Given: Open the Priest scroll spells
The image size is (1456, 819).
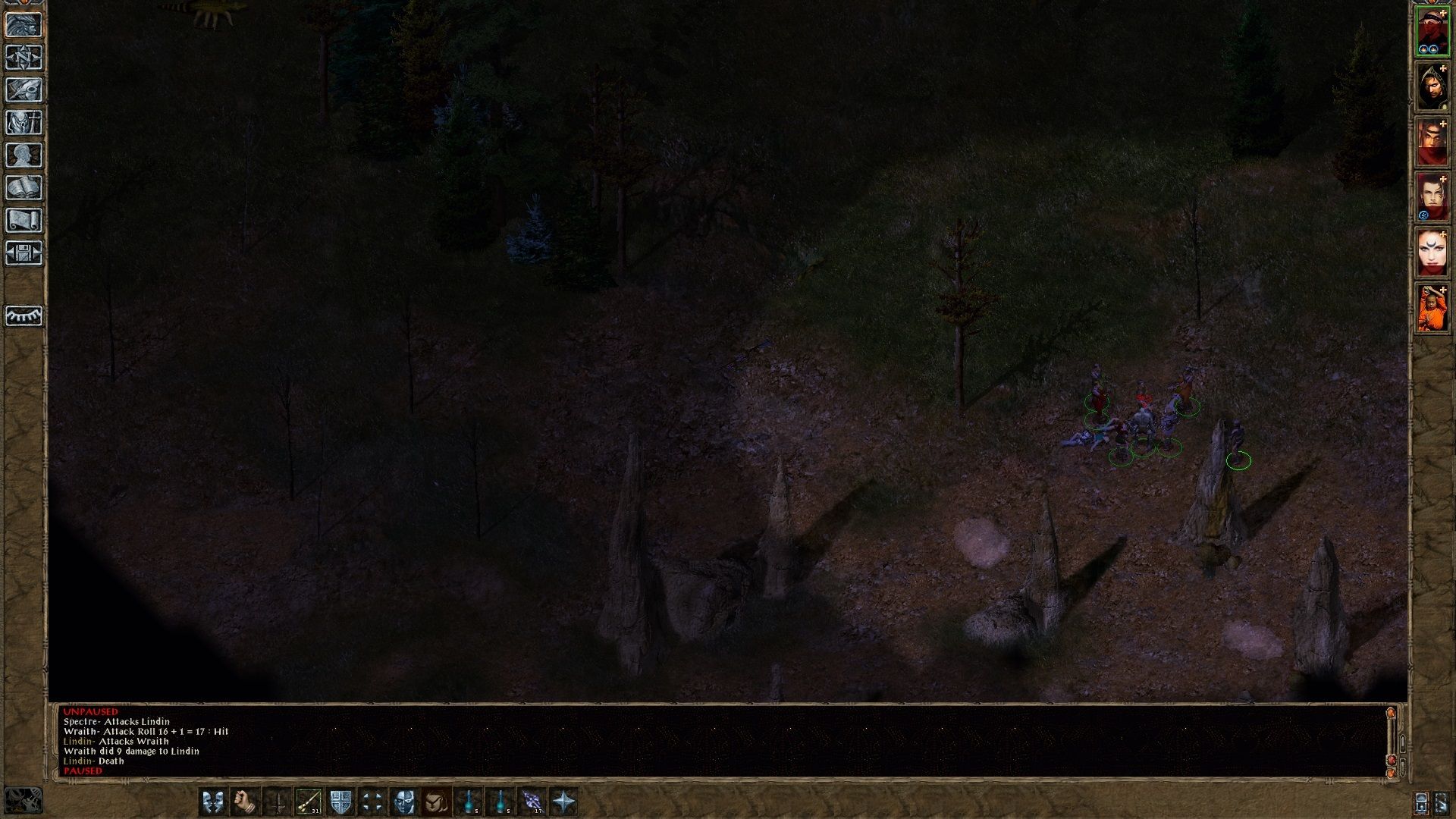Looking at the screenshot, I should point(25,221).
